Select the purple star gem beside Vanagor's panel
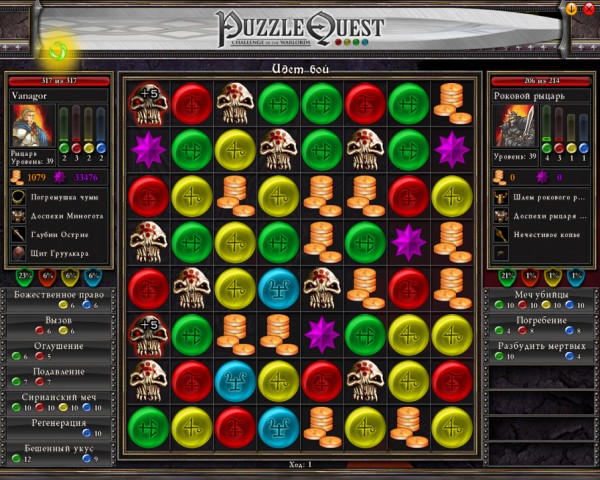 [x=147, y=146]
